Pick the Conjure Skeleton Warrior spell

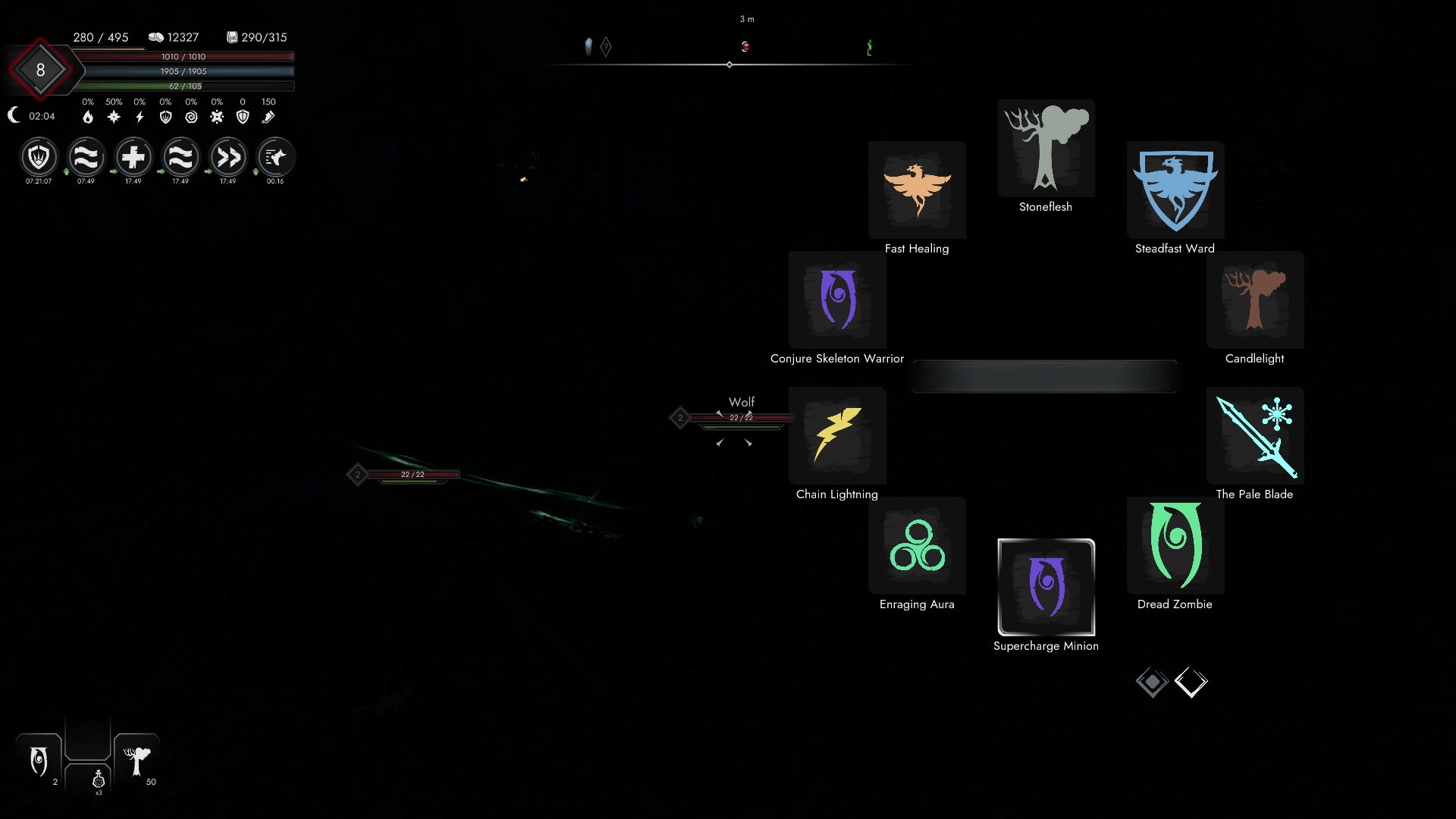point(837,300)
